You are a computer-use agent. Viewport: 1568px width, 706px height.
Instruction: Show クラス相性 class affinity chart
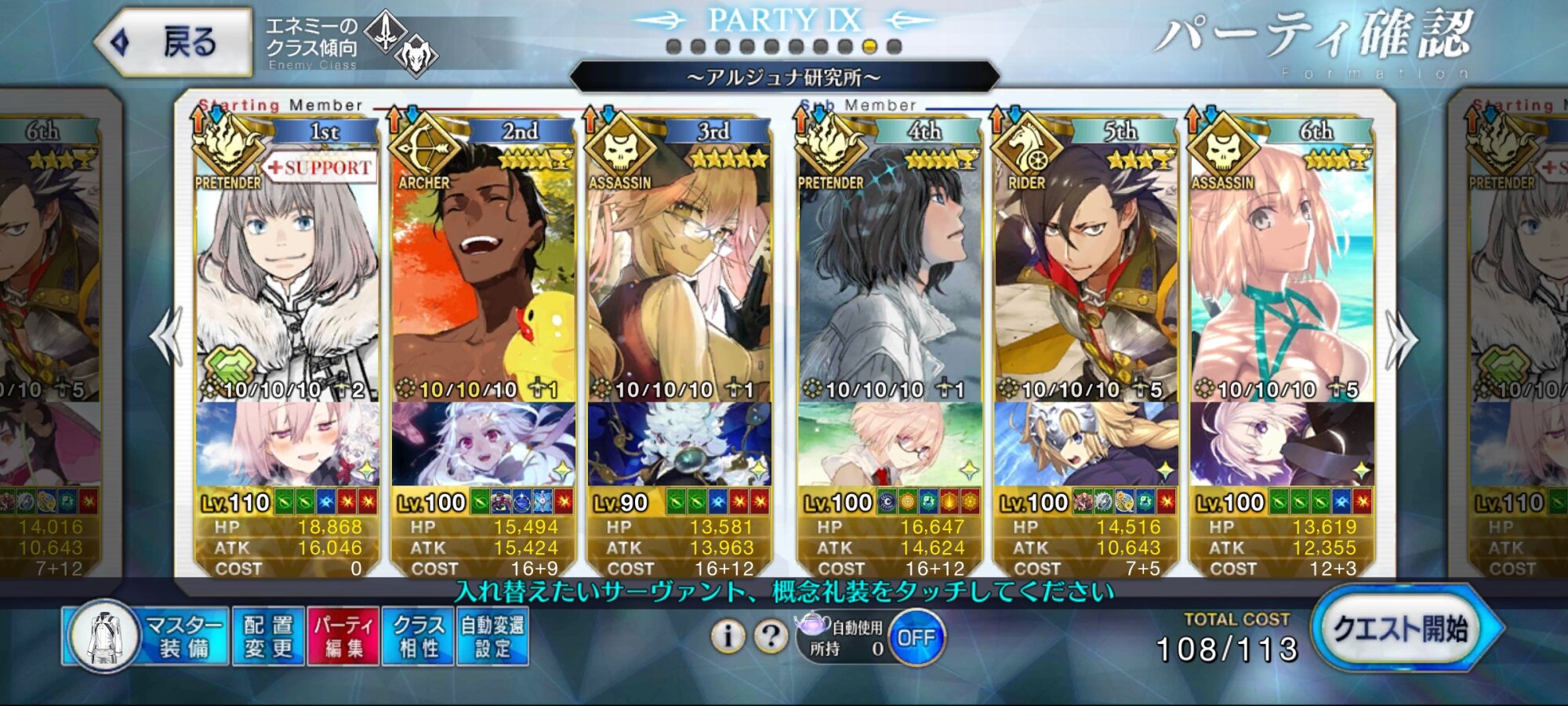click(418, 636)
